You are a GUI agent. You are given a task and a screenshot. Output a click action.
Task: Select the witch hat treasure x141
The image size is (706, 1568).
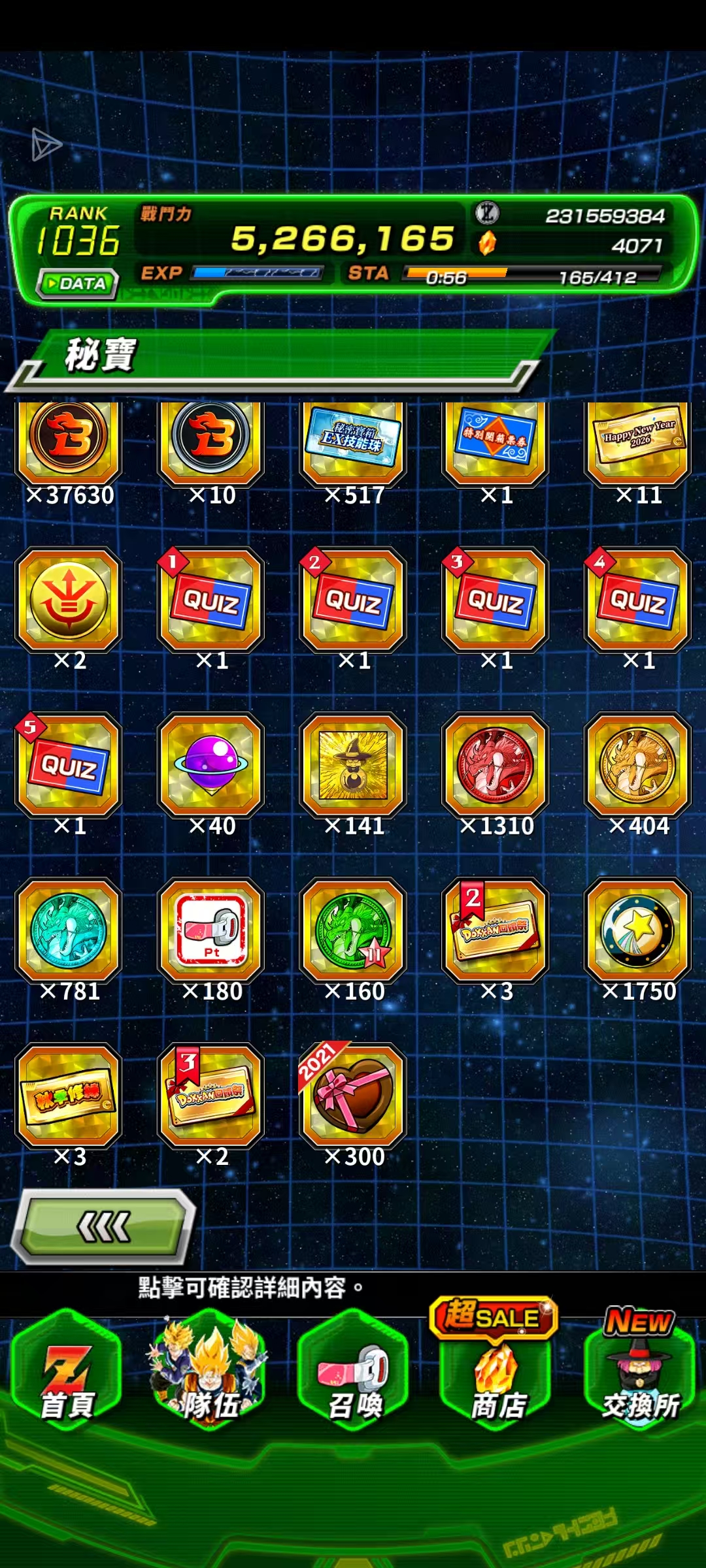354,764
